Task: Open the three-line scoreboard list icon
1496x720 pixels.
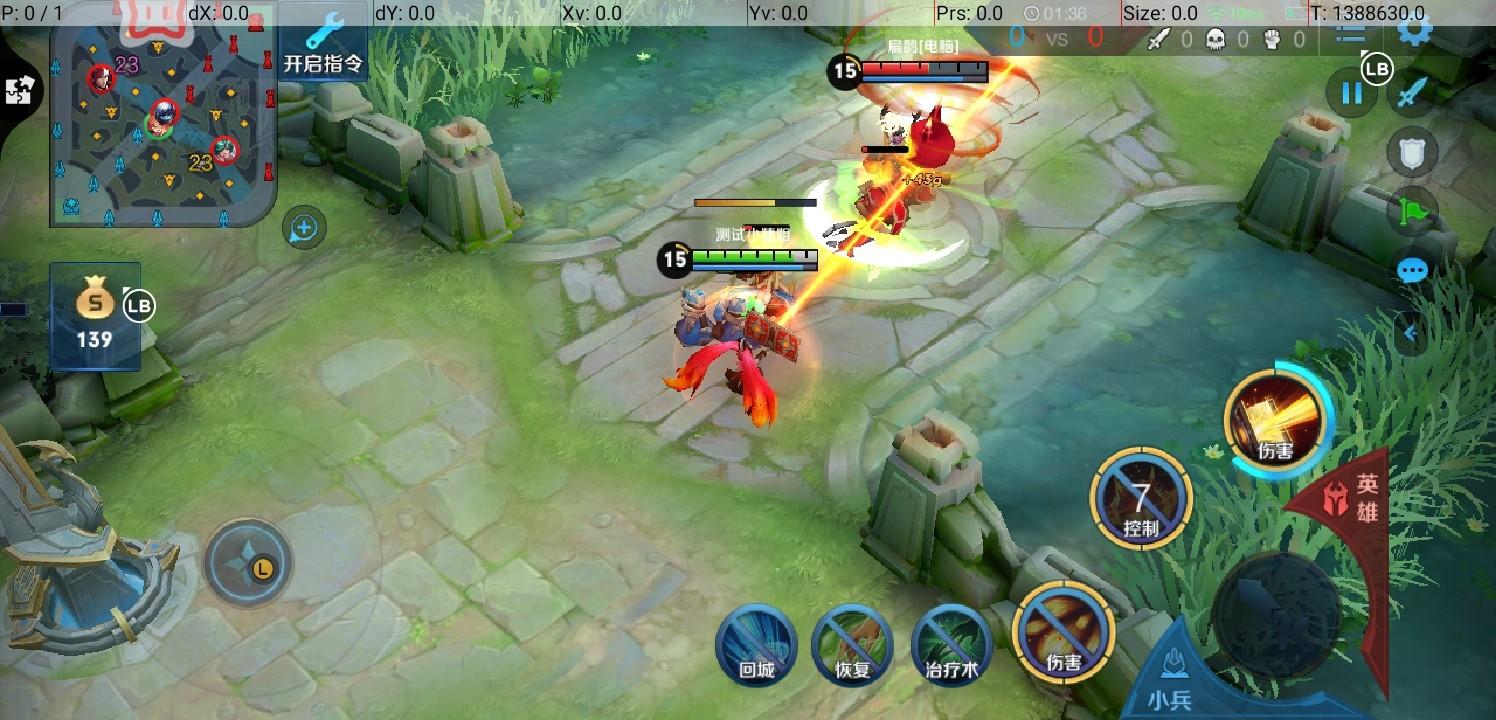Action: point(1350,33)
